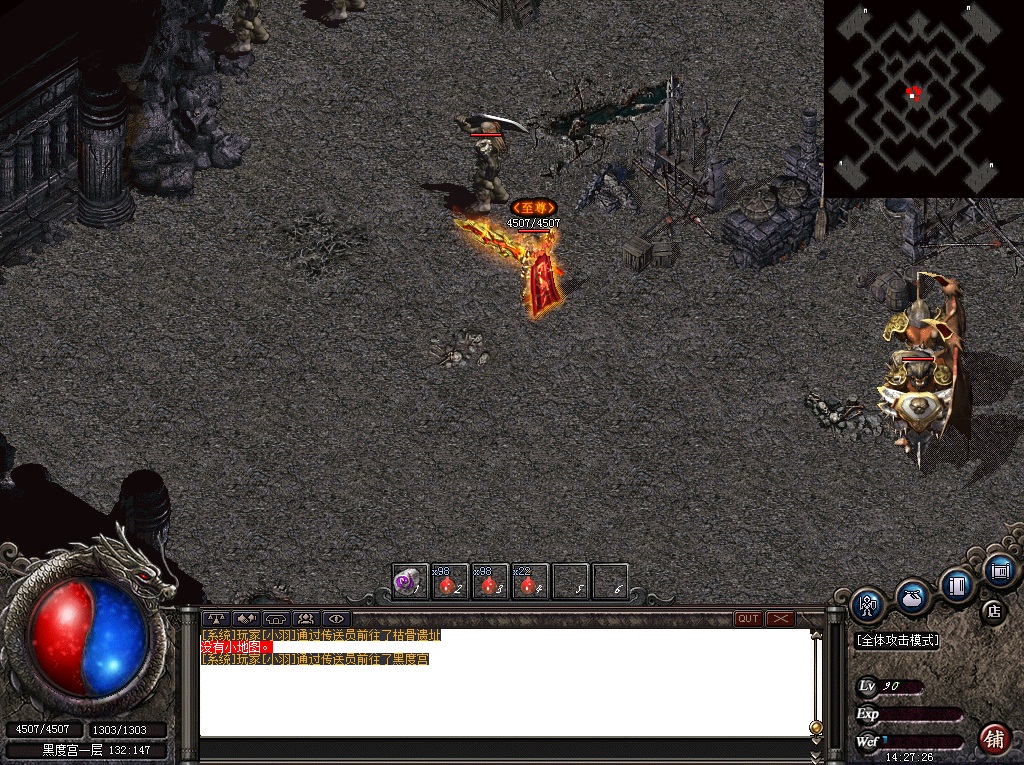Click the QUT button above chat
This screenshot has width=1024, height=765.
click(748, 619)
